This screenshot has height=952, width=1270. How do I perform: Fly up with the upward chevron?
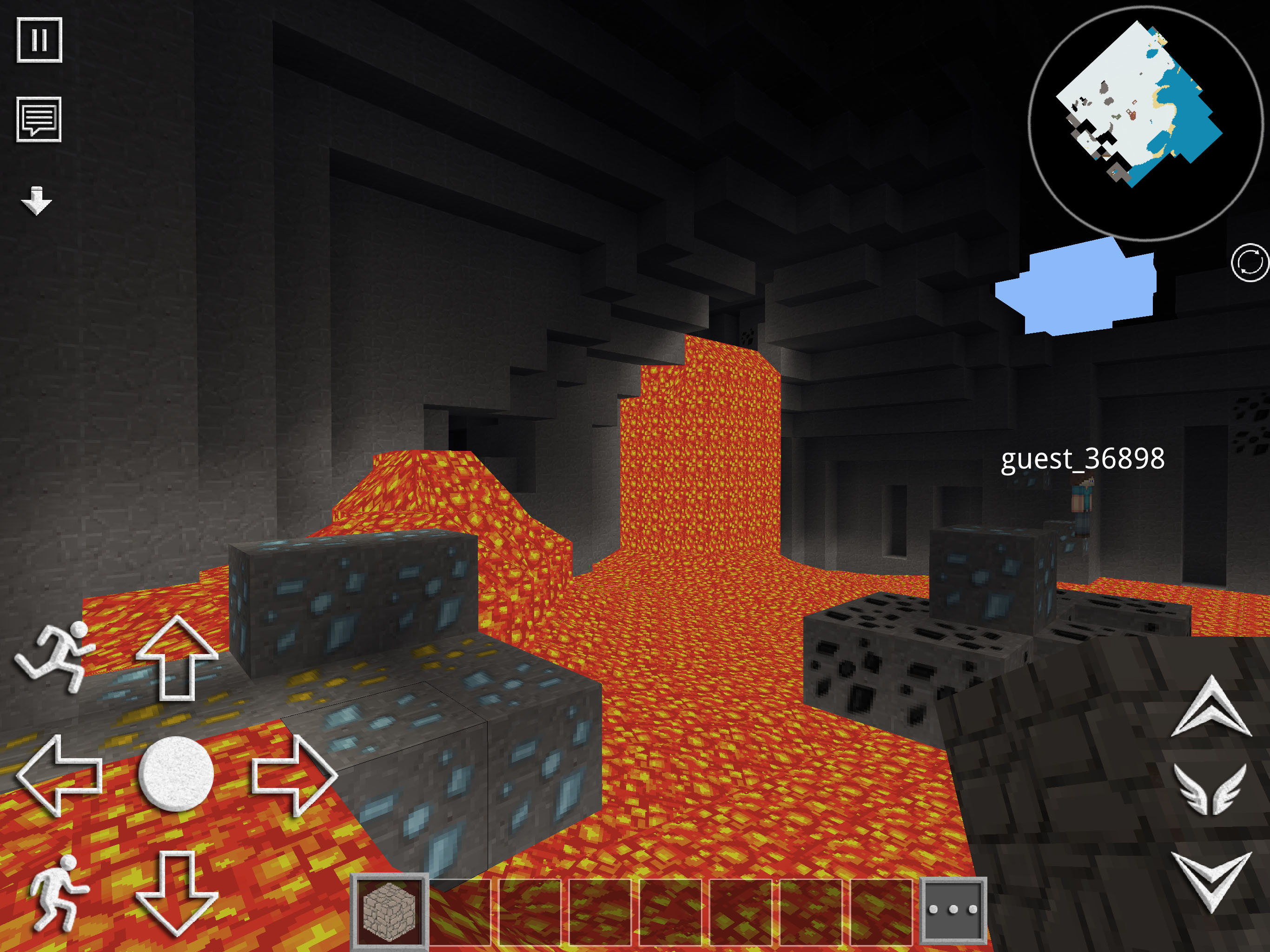pos(1211,707)
